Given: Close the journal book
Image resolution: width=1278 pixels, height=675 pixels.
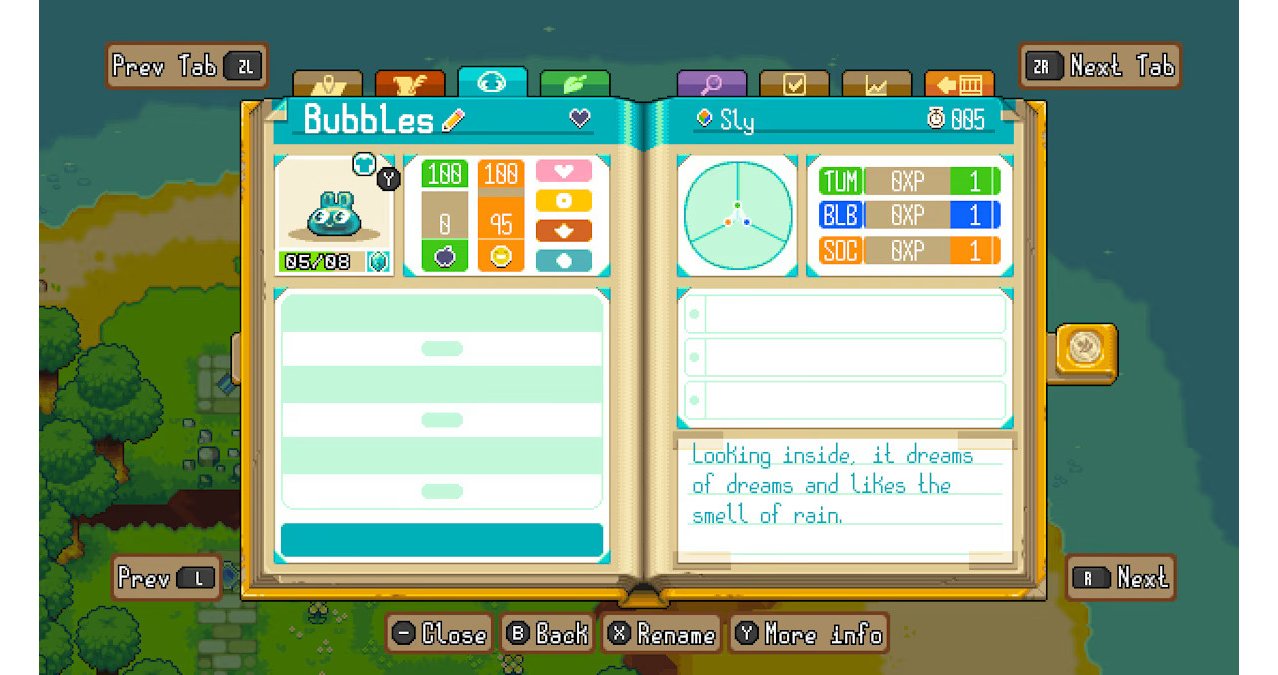Looking at the screenshot, I should point(439,634).
